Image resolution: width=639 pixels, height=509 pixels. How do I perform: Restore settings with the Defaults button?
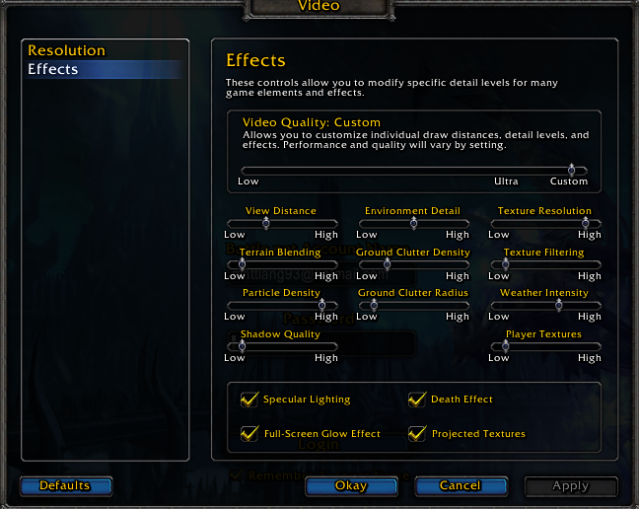[x=65, y=486]
